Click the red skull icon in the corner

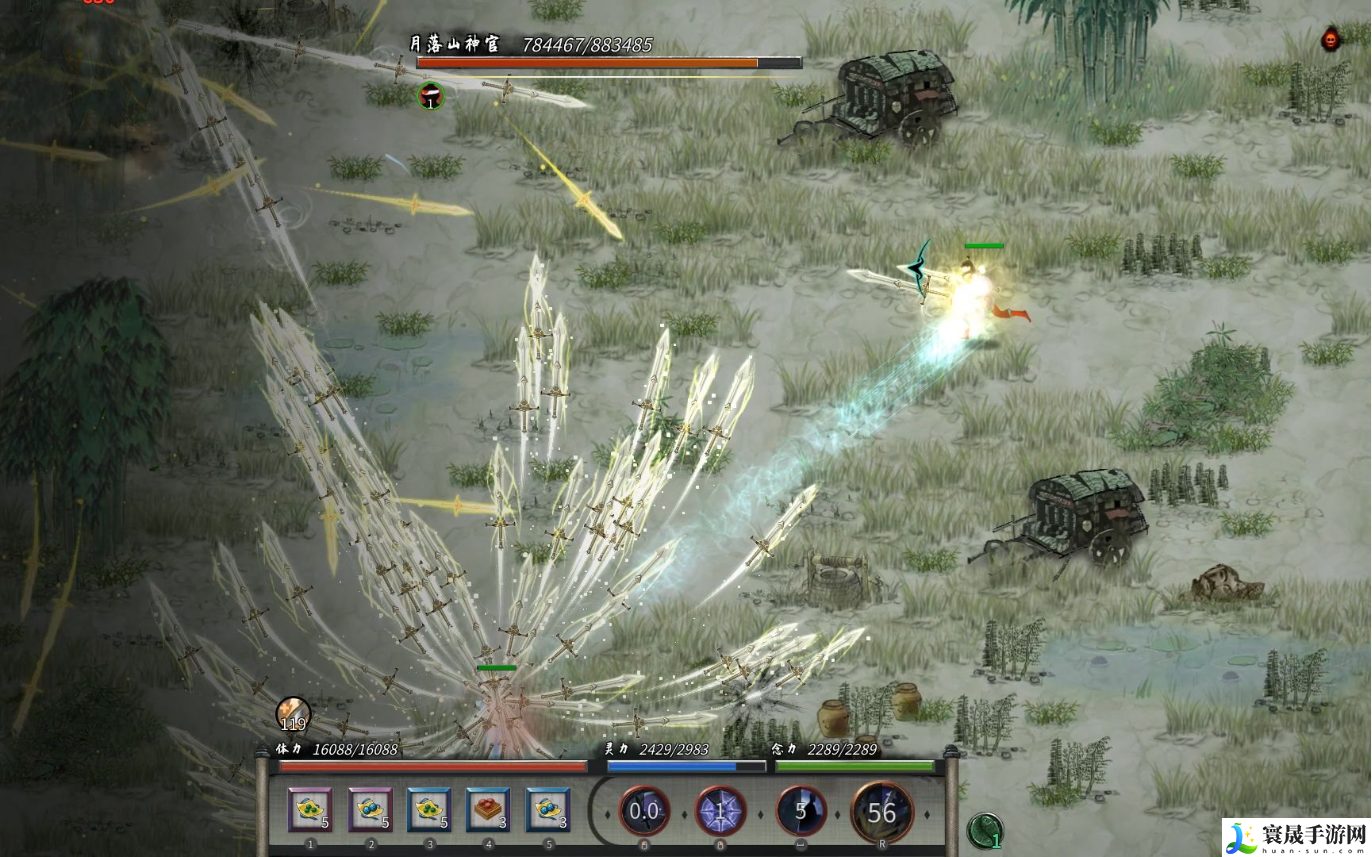click(x=1330, y=40)
